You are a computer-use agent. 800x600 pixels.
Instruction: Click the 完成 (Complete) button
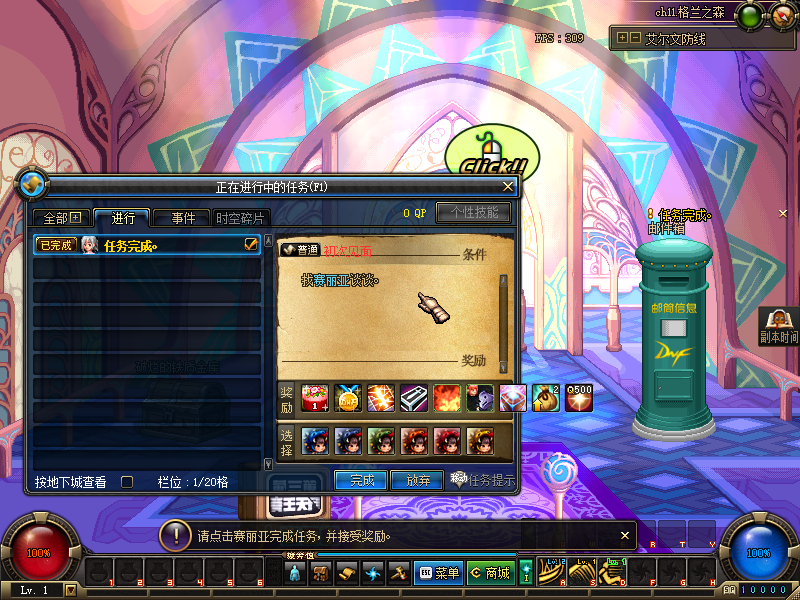361,480
